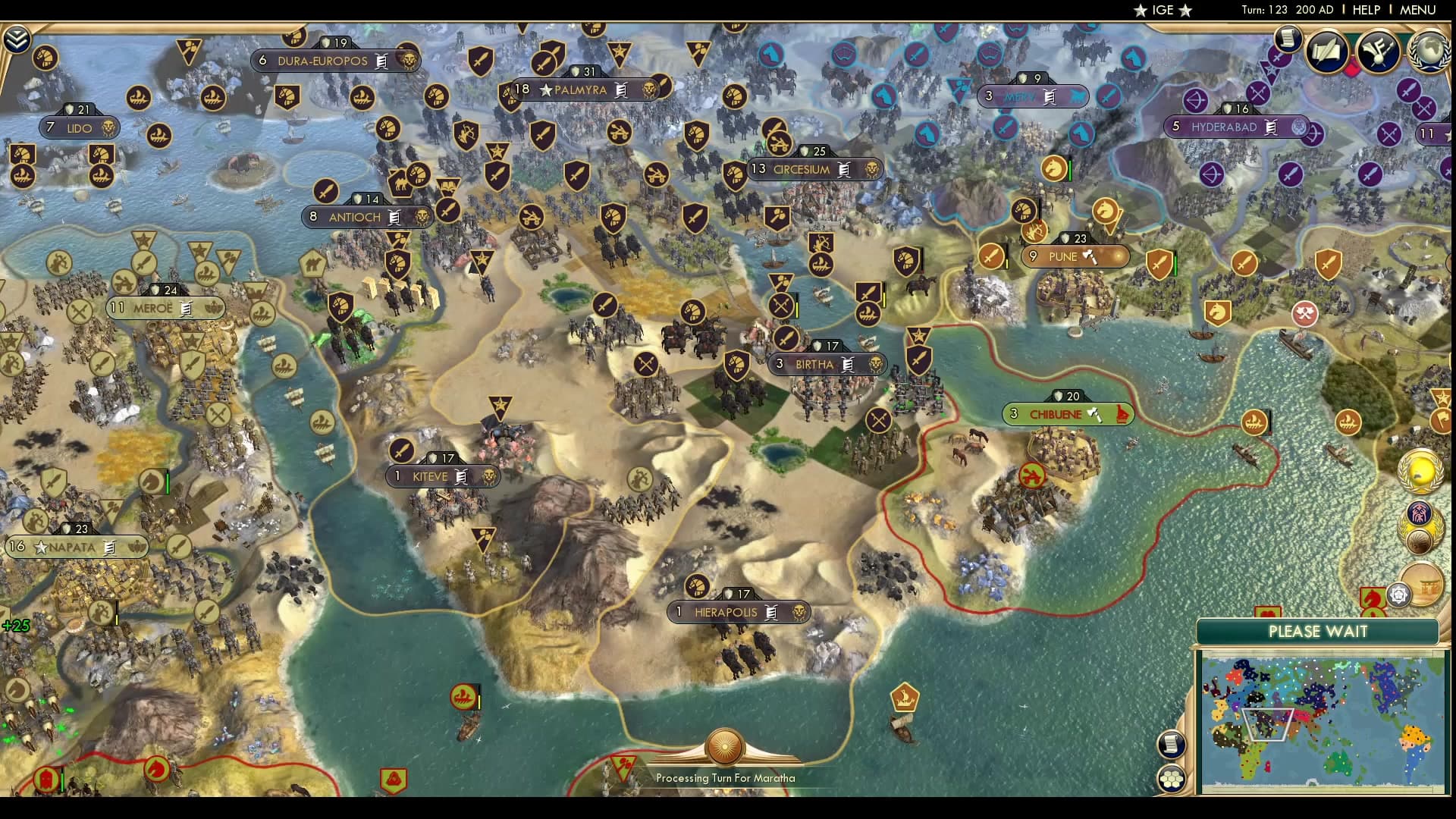Click the silver circular religion icon near the torii badge
This screenshot has width=1456, height=819.
[1400, 595]
